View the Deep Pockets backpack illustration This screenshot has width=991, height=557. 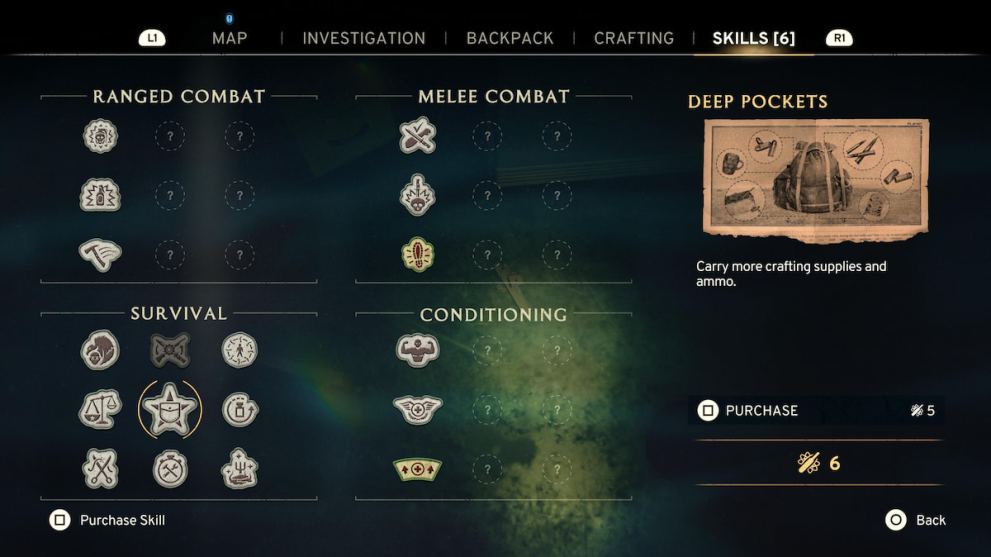816,180
